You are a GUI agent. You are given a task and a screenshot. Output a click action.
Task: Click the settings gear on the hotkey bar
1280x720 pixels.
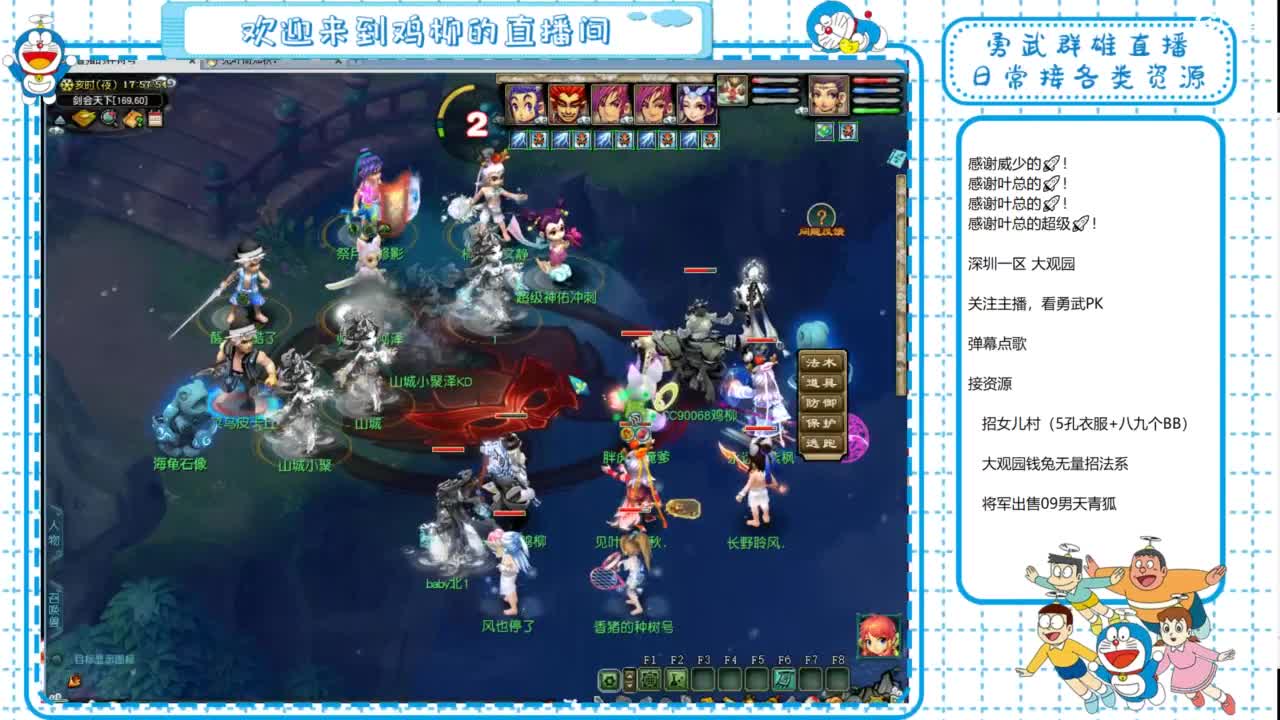[x=608, y=681]
